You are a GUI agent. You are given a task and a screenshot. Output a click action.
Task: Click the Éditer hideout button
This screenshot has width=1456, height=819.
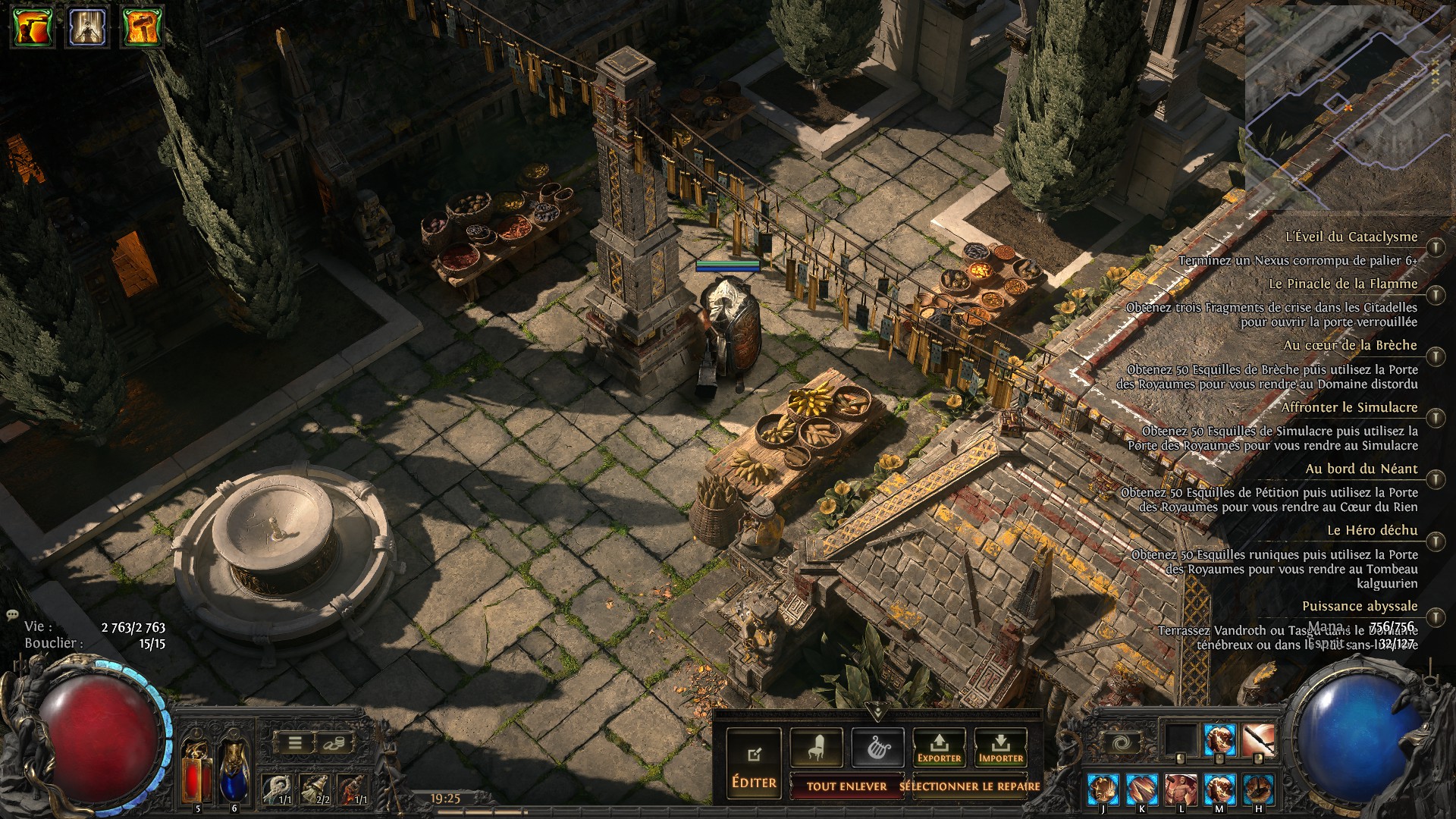point(754,763)
